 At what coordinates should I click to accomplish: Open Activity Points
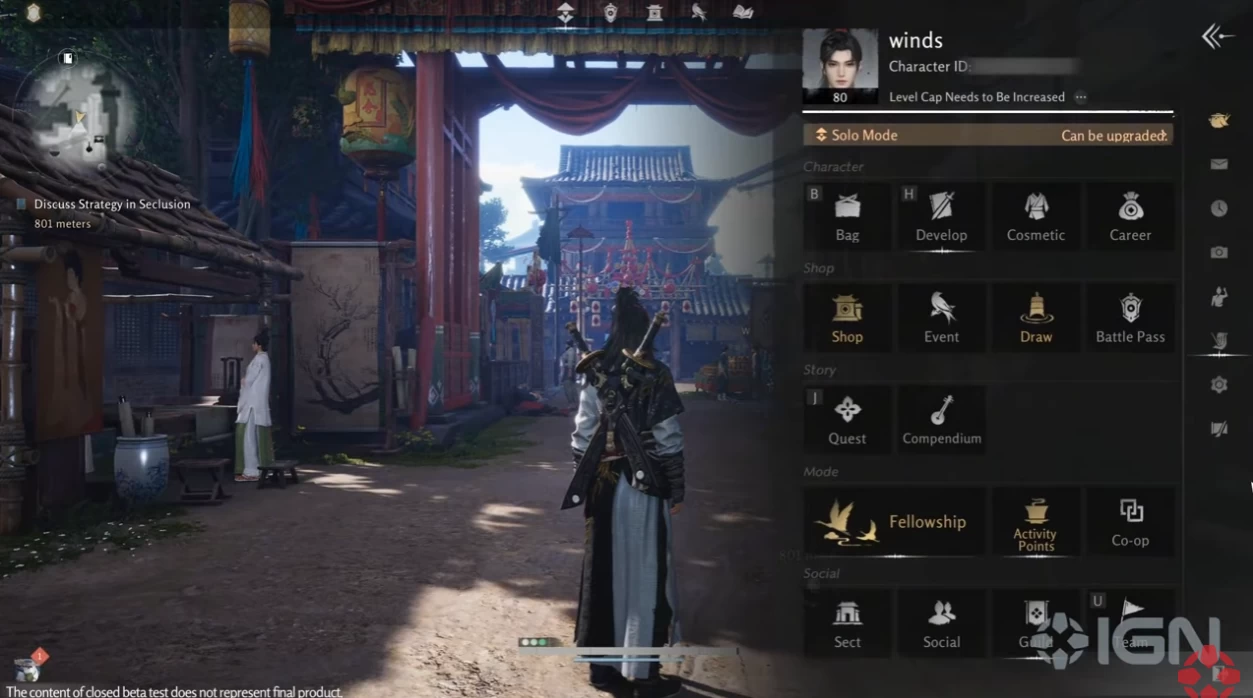click(1035, 522)
